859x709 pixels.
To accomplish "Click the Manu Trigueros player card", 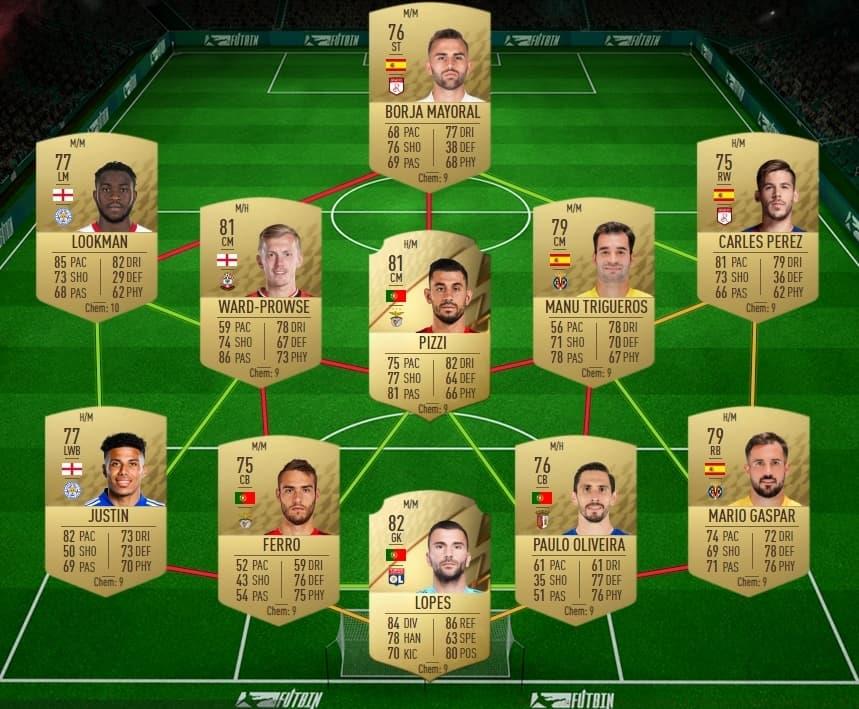I will coord(594,292).
